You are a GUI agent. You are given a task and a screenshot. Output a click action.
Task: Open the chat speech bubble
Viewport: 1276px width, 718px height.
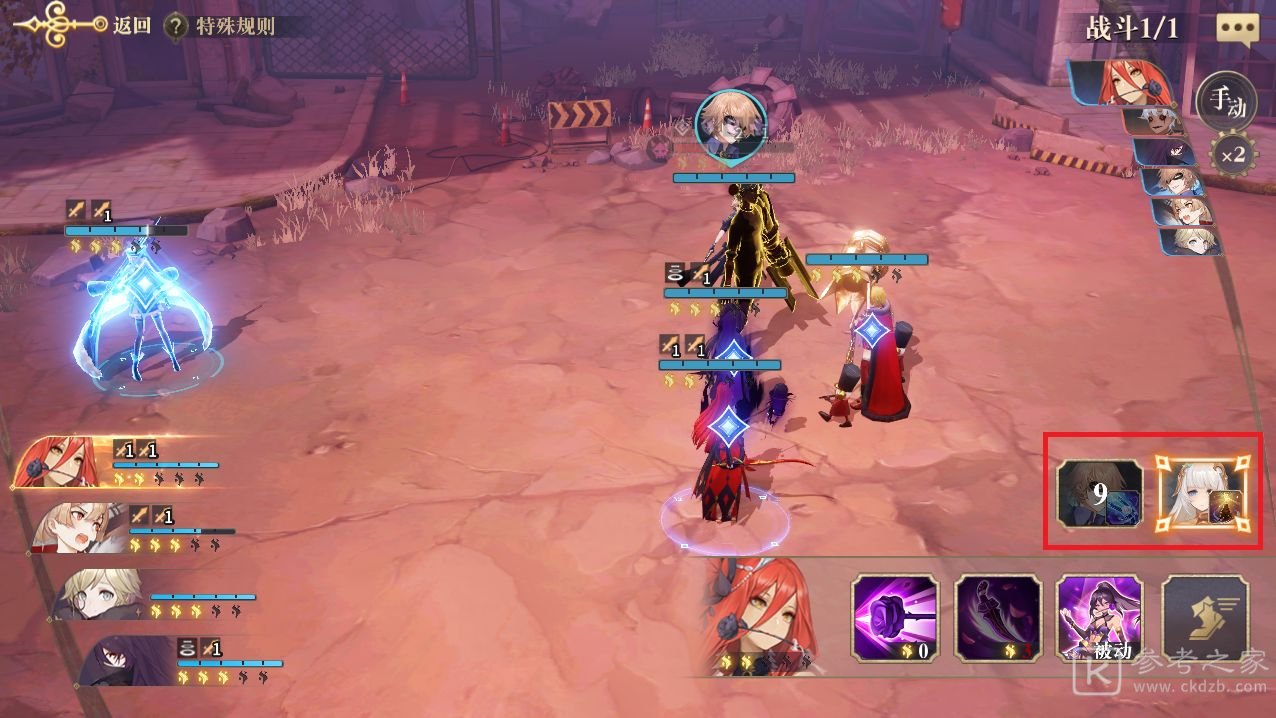1237,28
